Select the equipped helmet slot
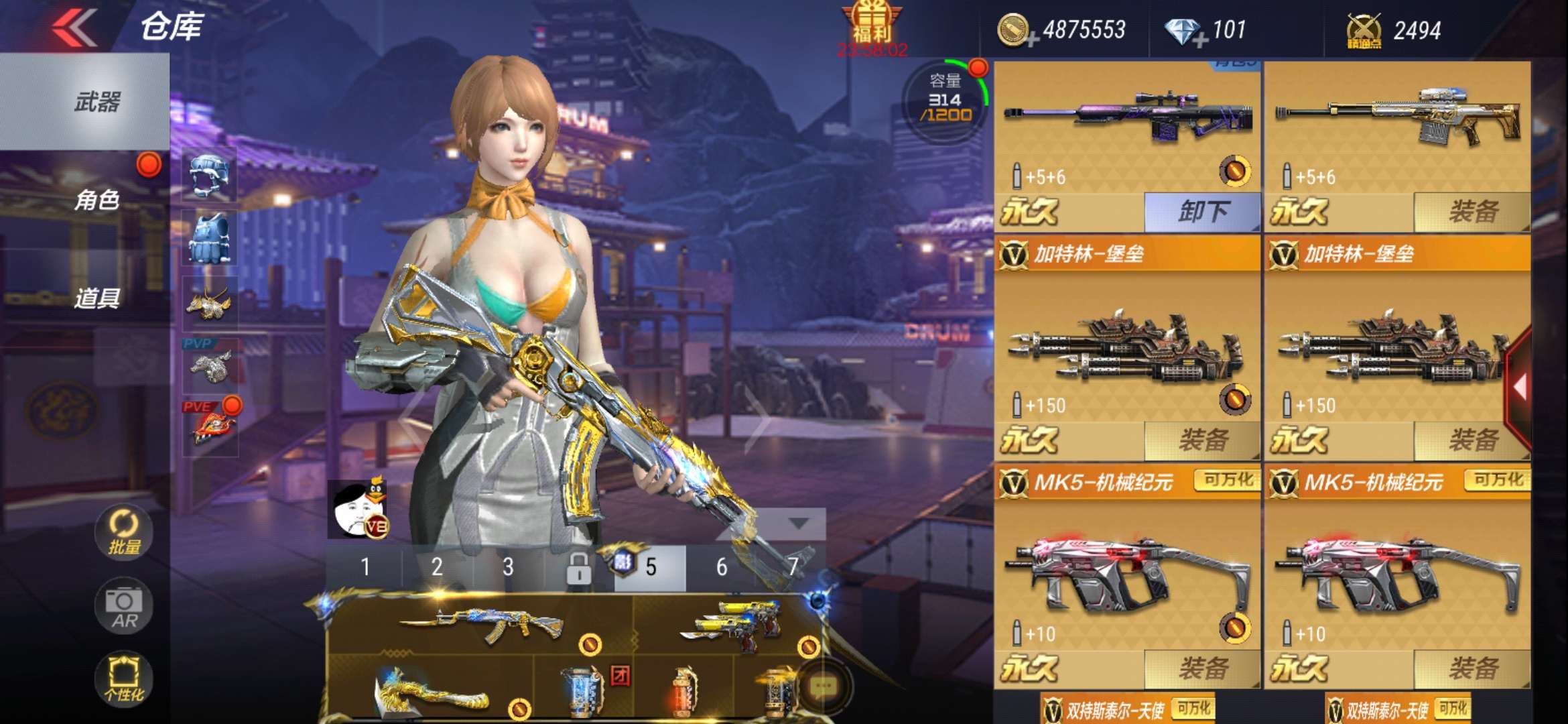Image resolution: width=1568 pixels, height=724 pixels. point(209,174)
